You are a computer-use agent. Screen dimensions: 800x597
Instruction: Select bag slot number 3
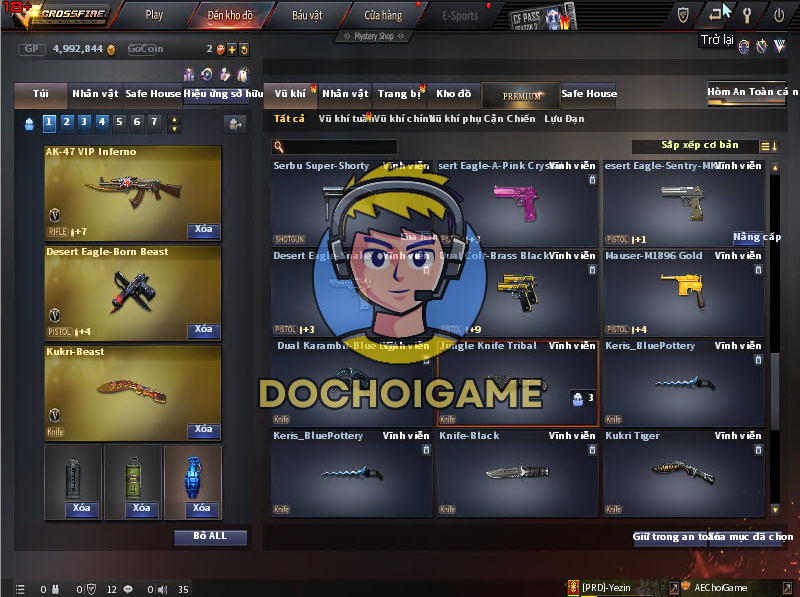pos(84,122)
